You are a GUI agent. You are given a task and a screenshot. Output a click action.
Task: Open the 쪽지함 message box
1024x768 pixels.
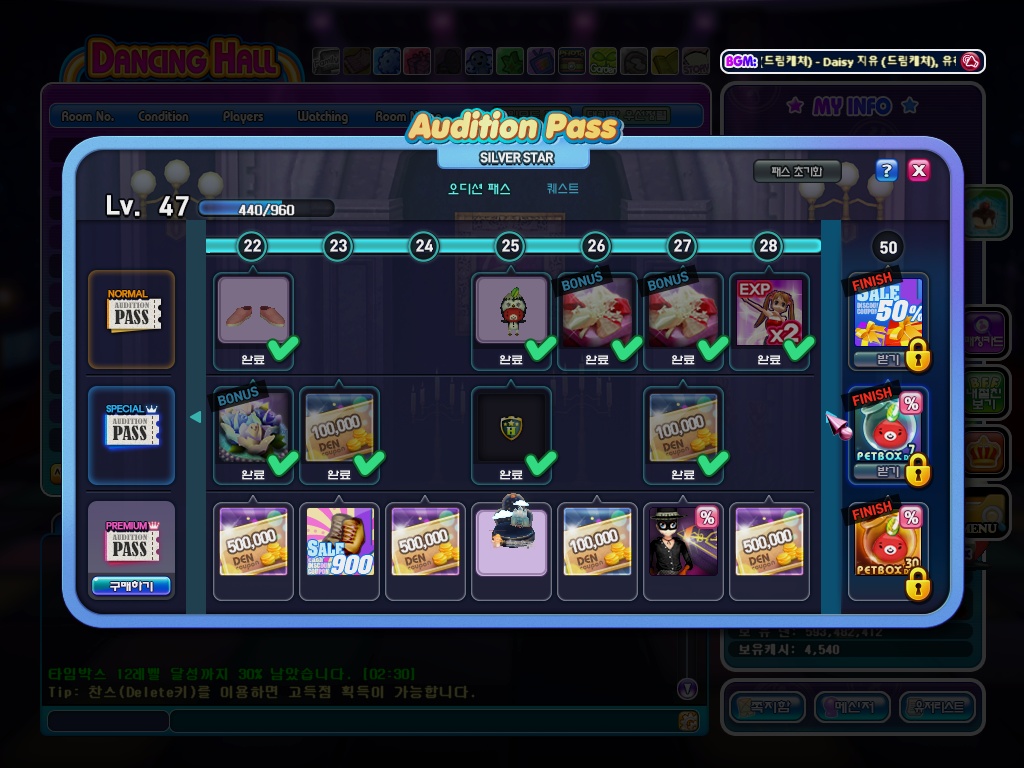pos(767,708)
